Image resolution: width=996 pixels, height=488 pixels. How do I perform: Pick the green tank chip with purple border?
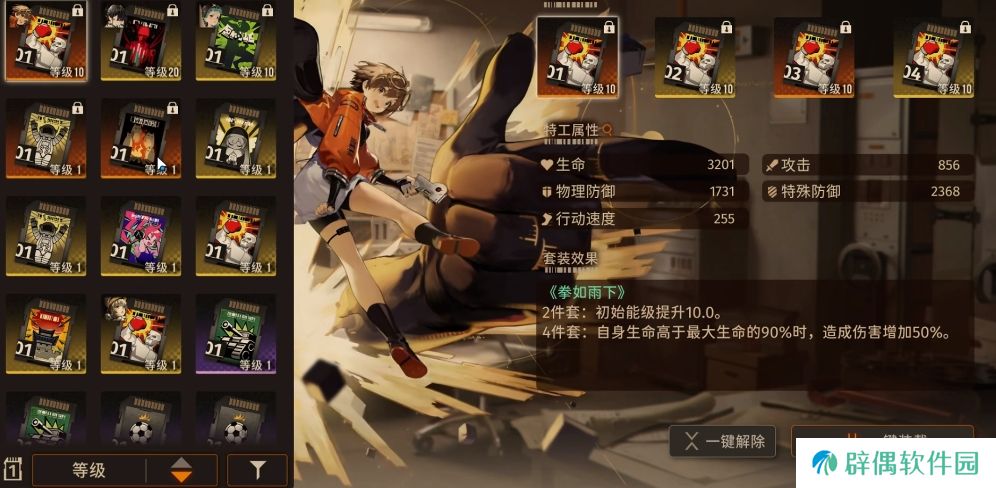[x=236, y=334]
